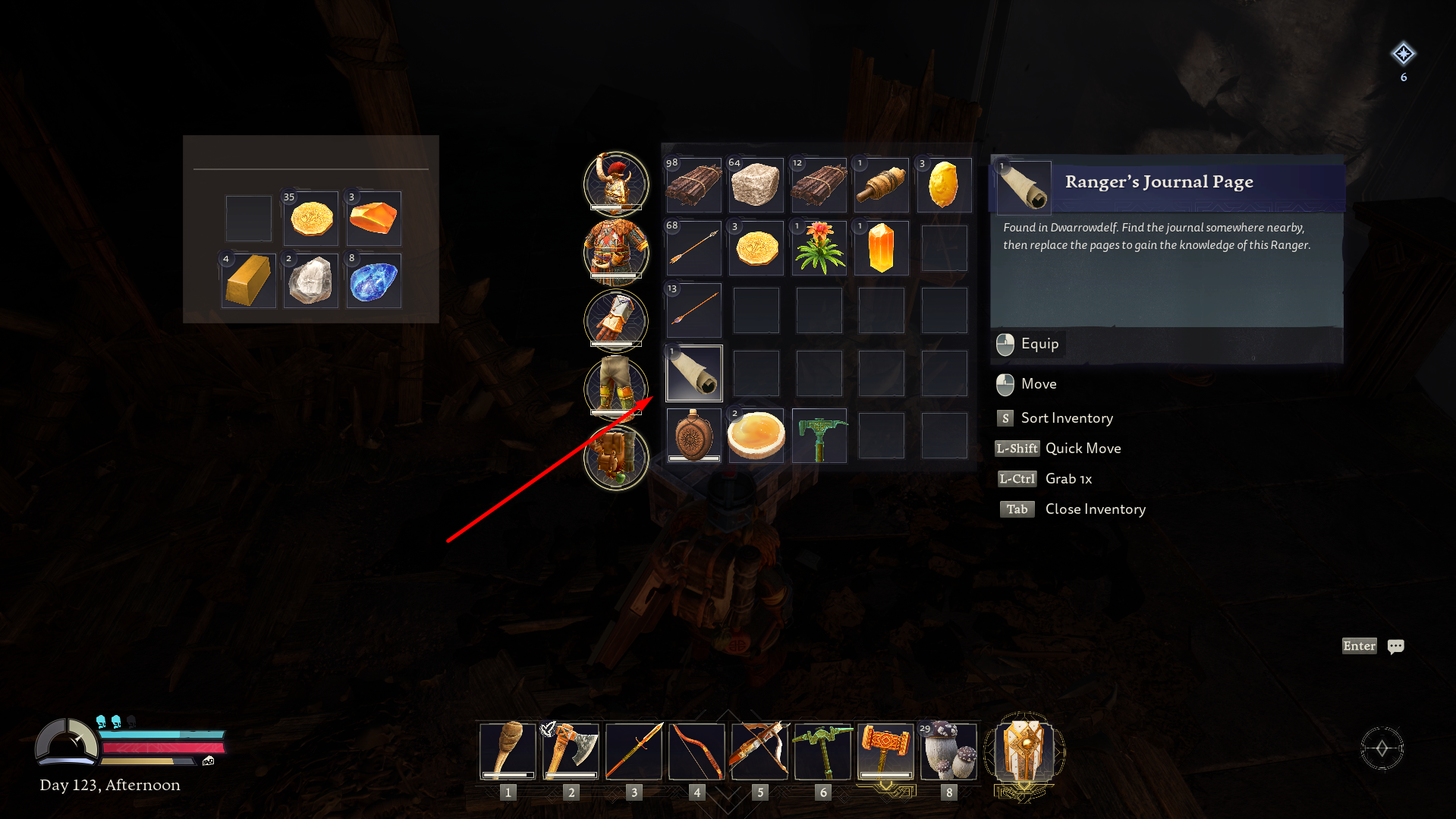
Task: Click the Equip button
Action: [x=1029, y=344]
